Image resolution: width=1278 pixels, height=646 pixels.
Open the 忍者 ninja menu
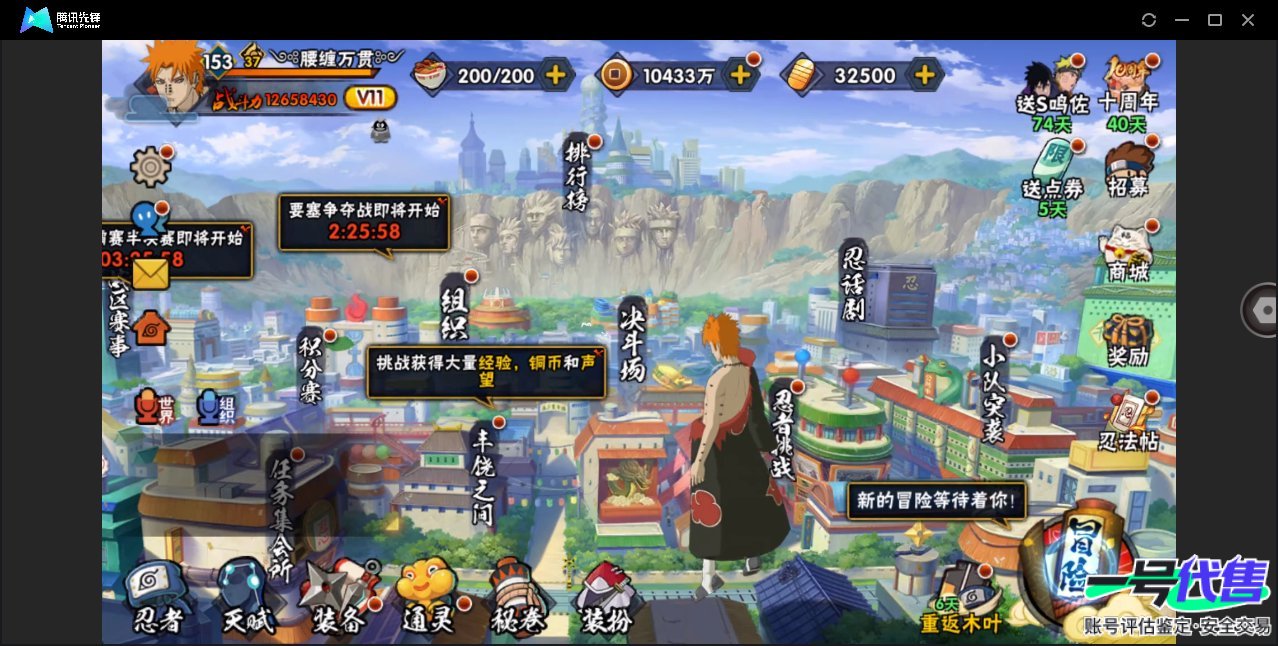157,600
